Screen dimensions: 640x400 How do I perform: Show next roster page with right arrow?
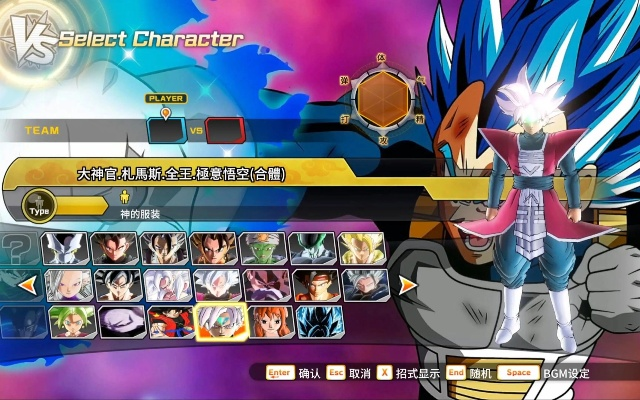[x=407, y=286]
